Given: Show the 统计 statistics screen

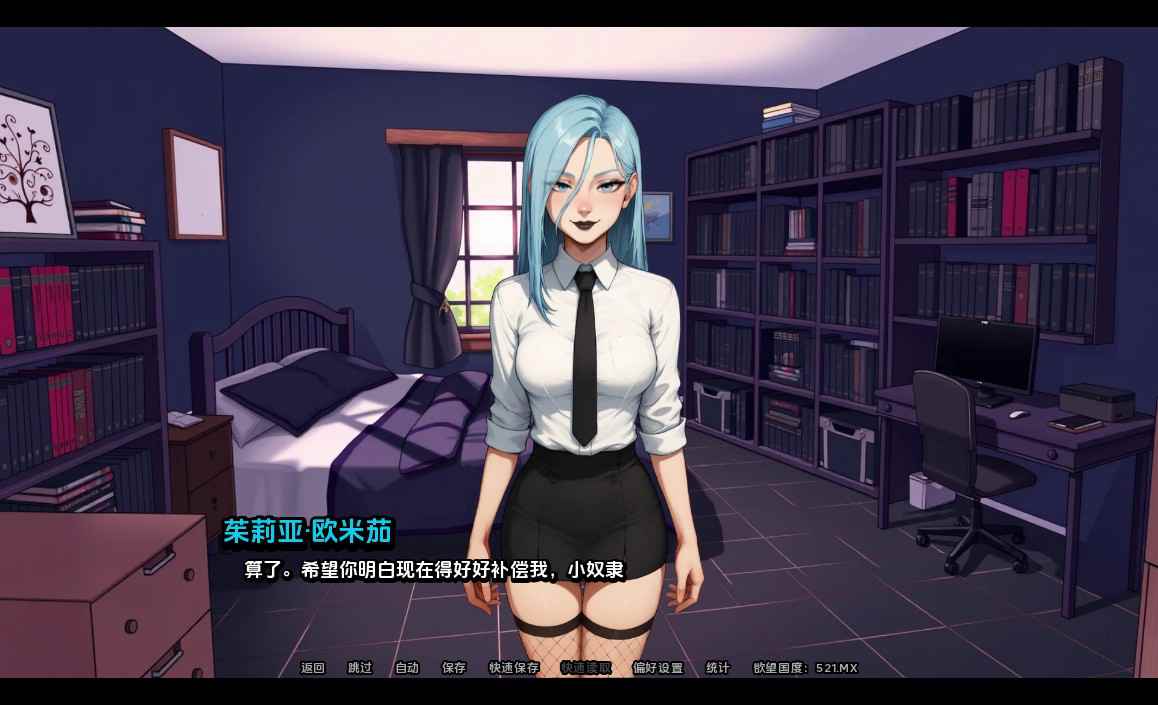Looking at the screenshot, I should click(x=718, y=668).
